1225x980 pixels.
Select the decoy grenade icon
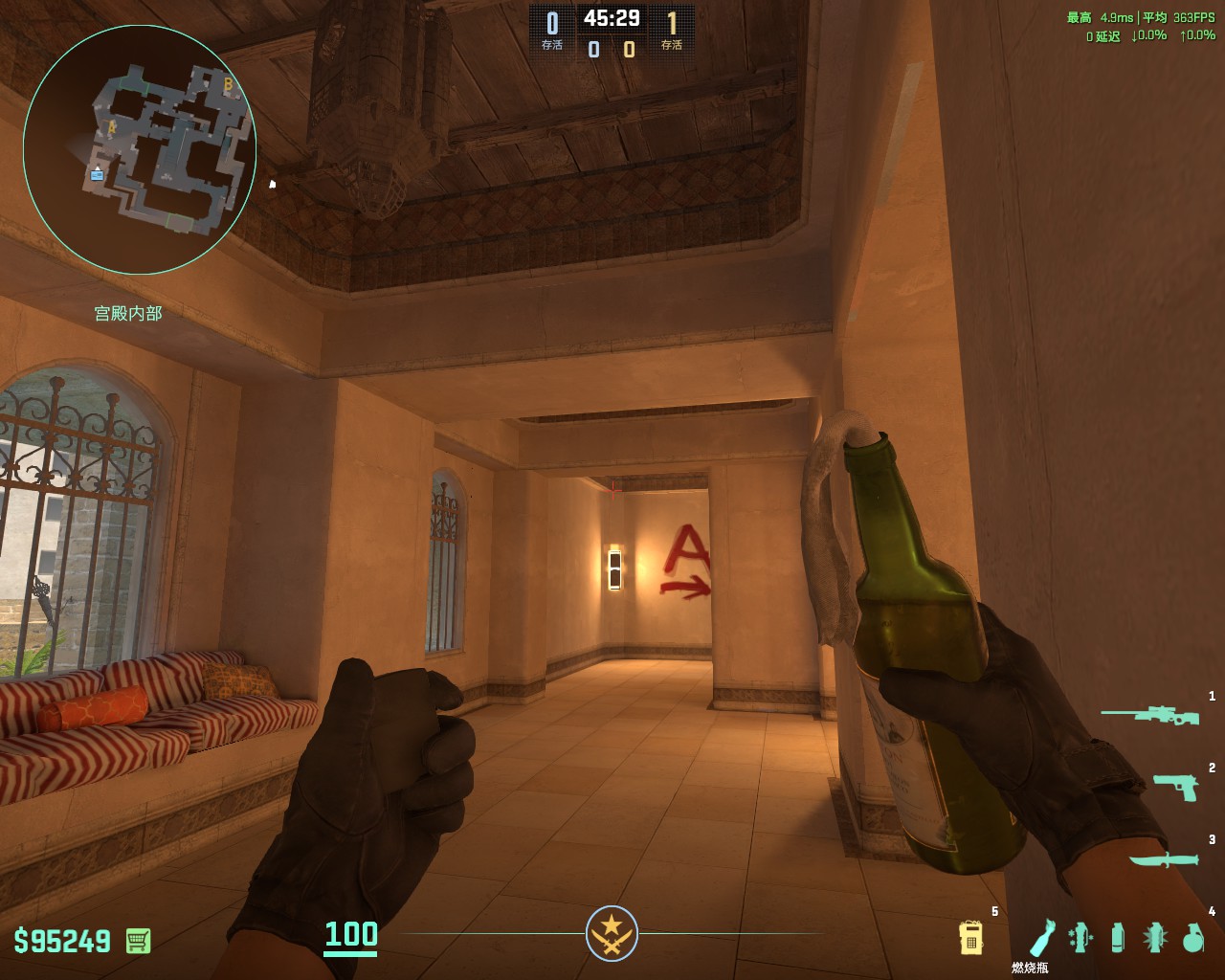point(1080,937)
